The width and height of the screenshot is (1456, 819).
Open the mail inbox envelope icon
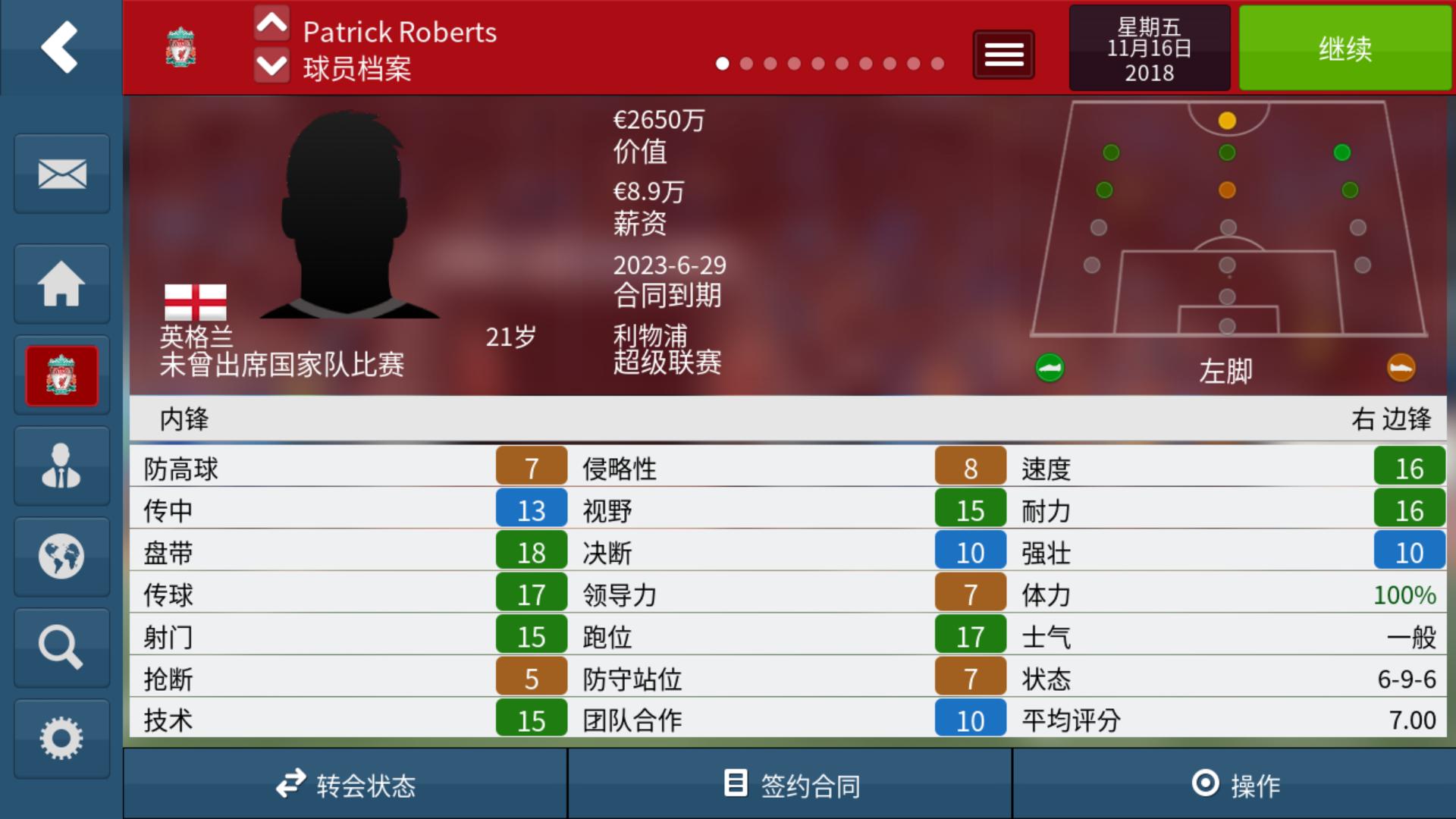click(61, 174)
